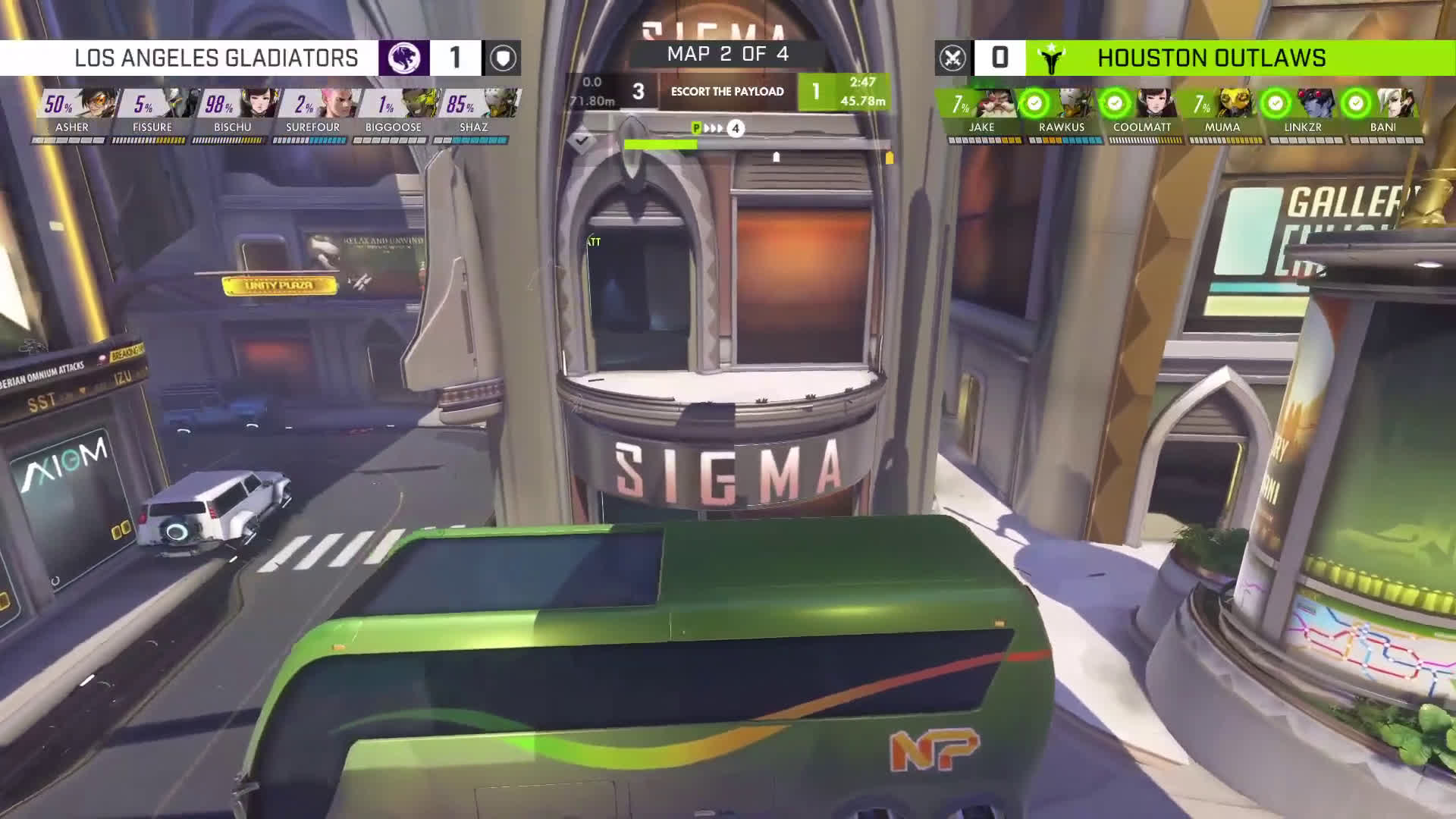
Task: Choose Bani's Mercy portrait
Action: pyautogui.click(x=1401, y=104)
